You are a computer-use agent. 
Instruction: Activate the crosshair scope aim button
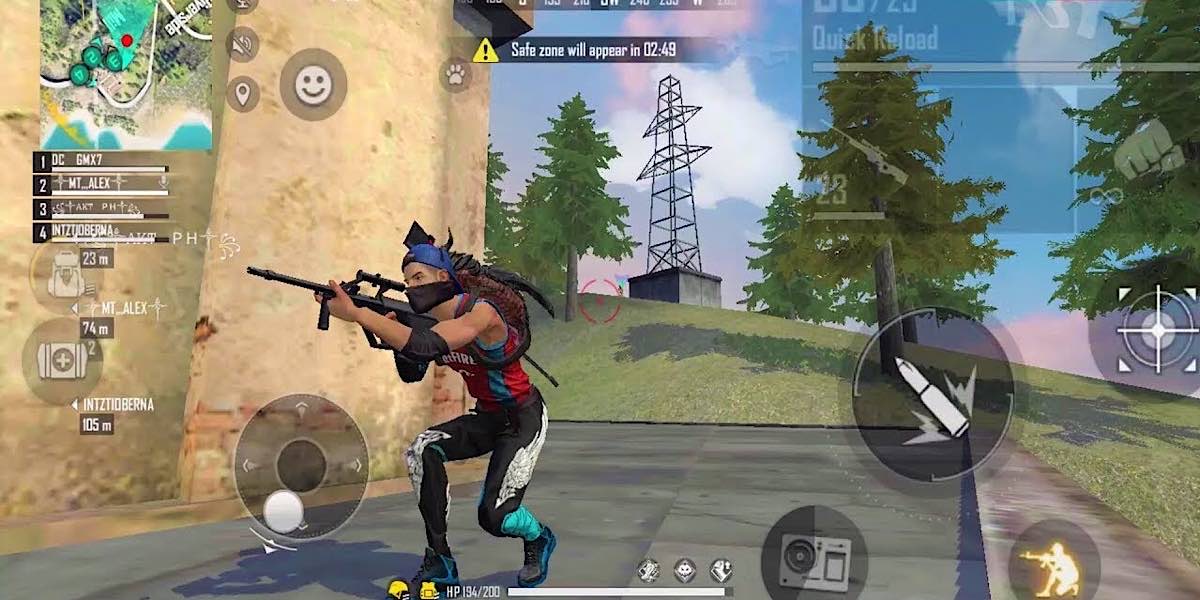point(1157,331)
